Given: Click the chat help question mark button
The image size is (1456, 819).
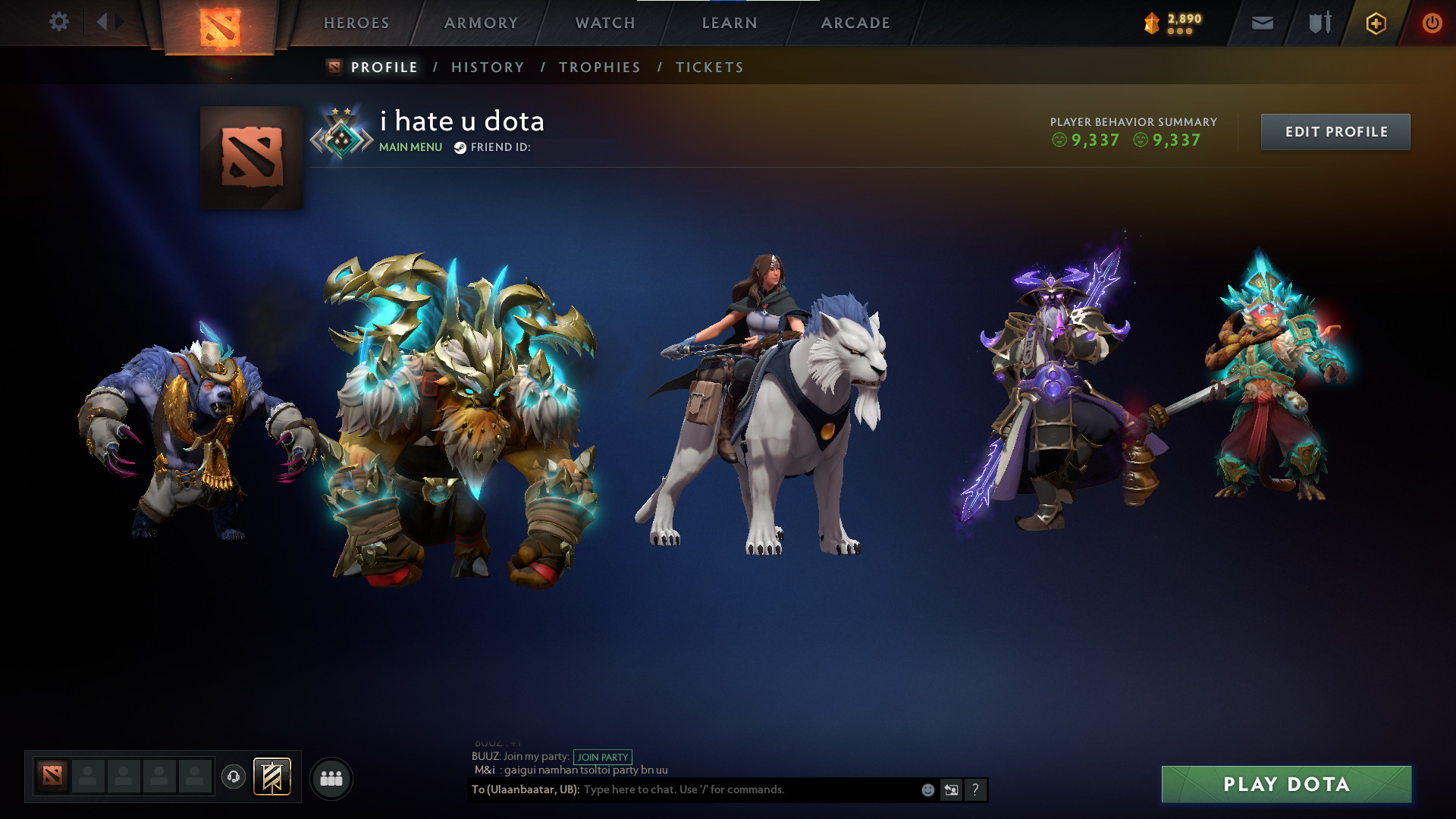Looking at the screenshot, I should coord(974,790).
